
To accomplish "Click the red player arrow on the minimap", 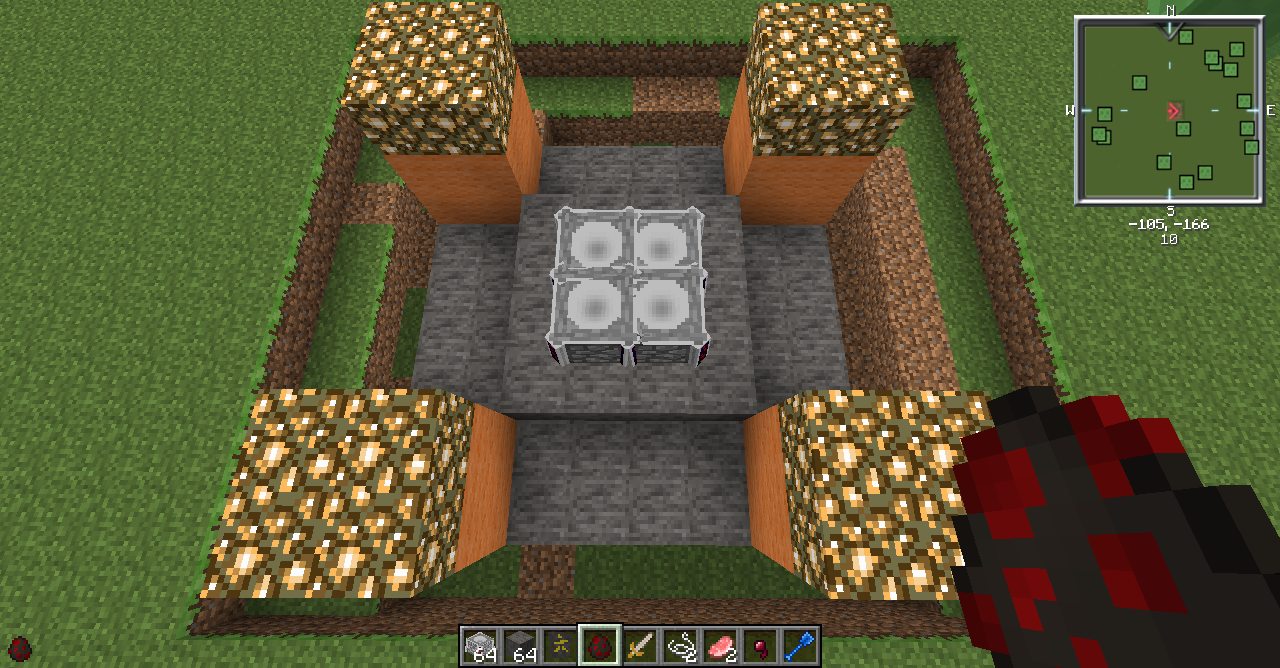I will 1174,110.
